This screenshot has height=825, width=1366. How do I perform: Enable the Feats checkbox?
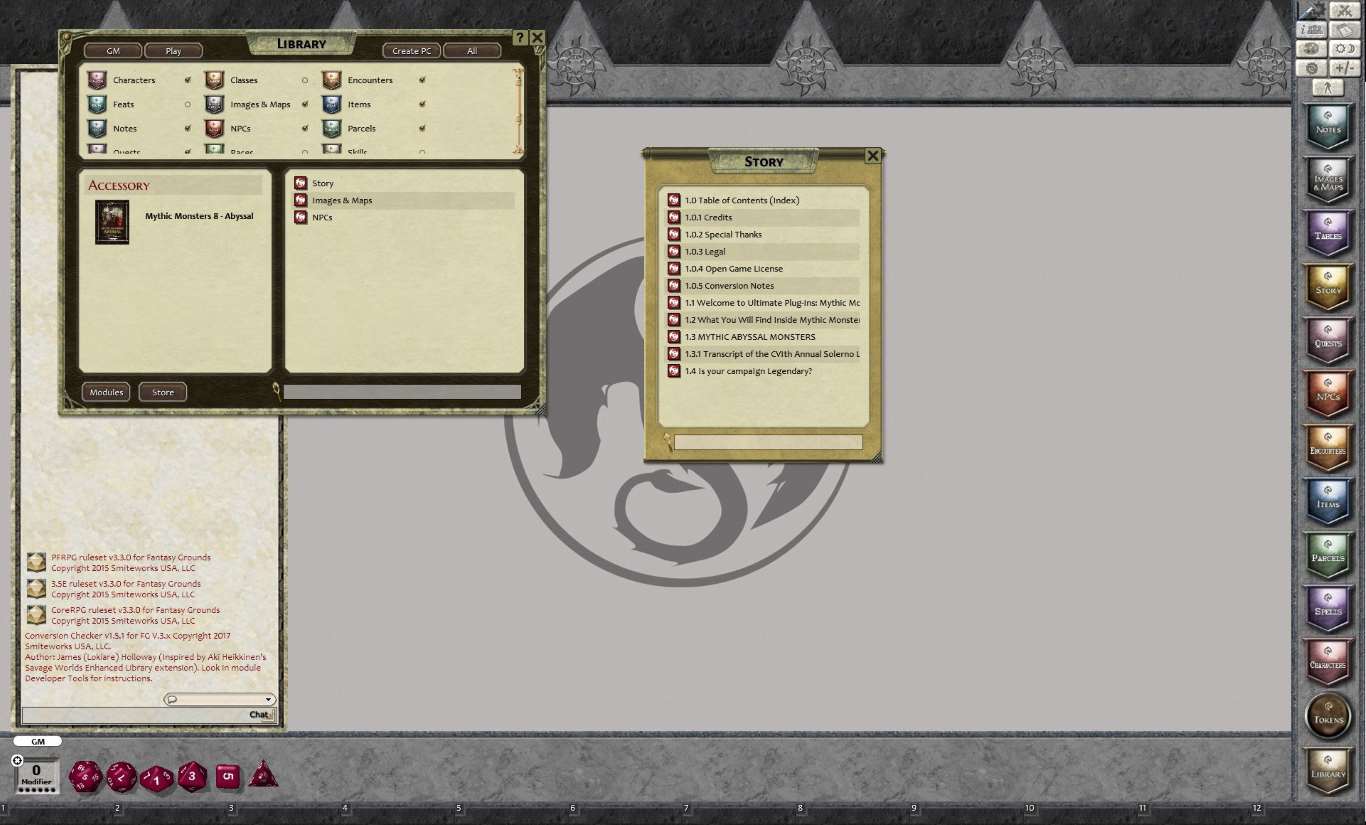coord(186,104)
